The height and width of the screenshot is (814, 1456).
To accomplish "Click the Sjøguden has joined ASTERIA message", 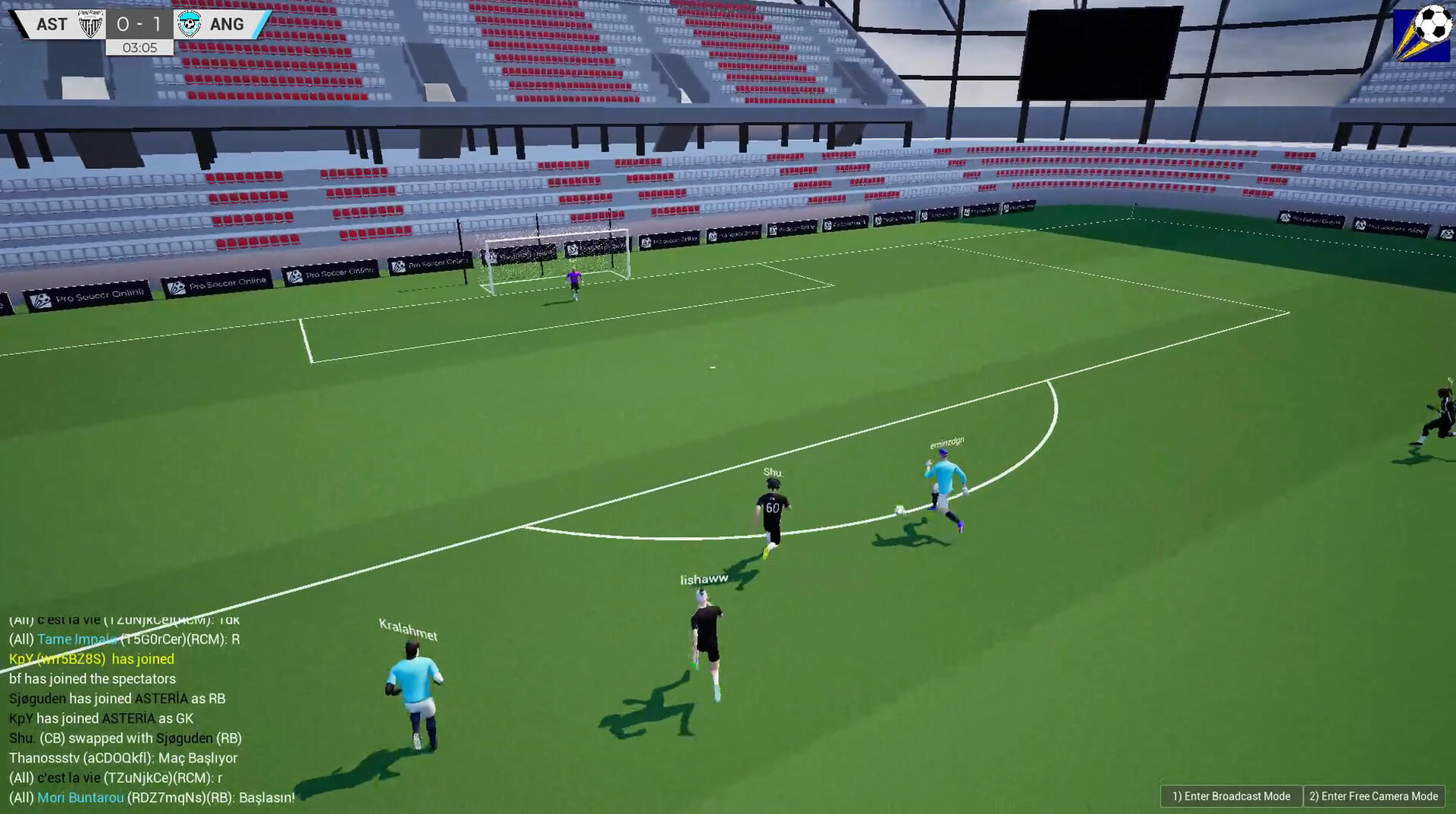I will click(118, 698).
